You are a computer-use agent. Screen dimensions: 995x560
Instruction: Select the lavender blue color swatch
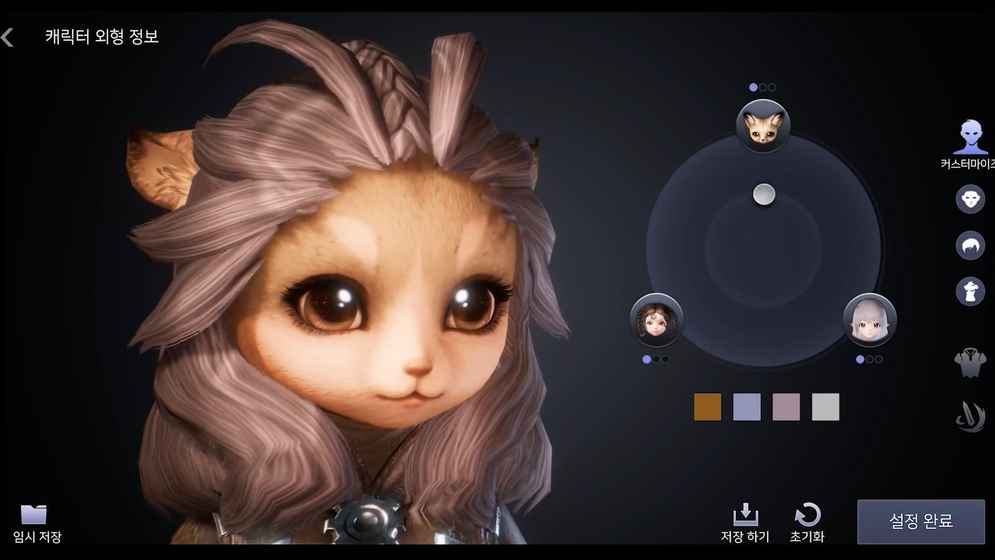click(x=747, y=407)
